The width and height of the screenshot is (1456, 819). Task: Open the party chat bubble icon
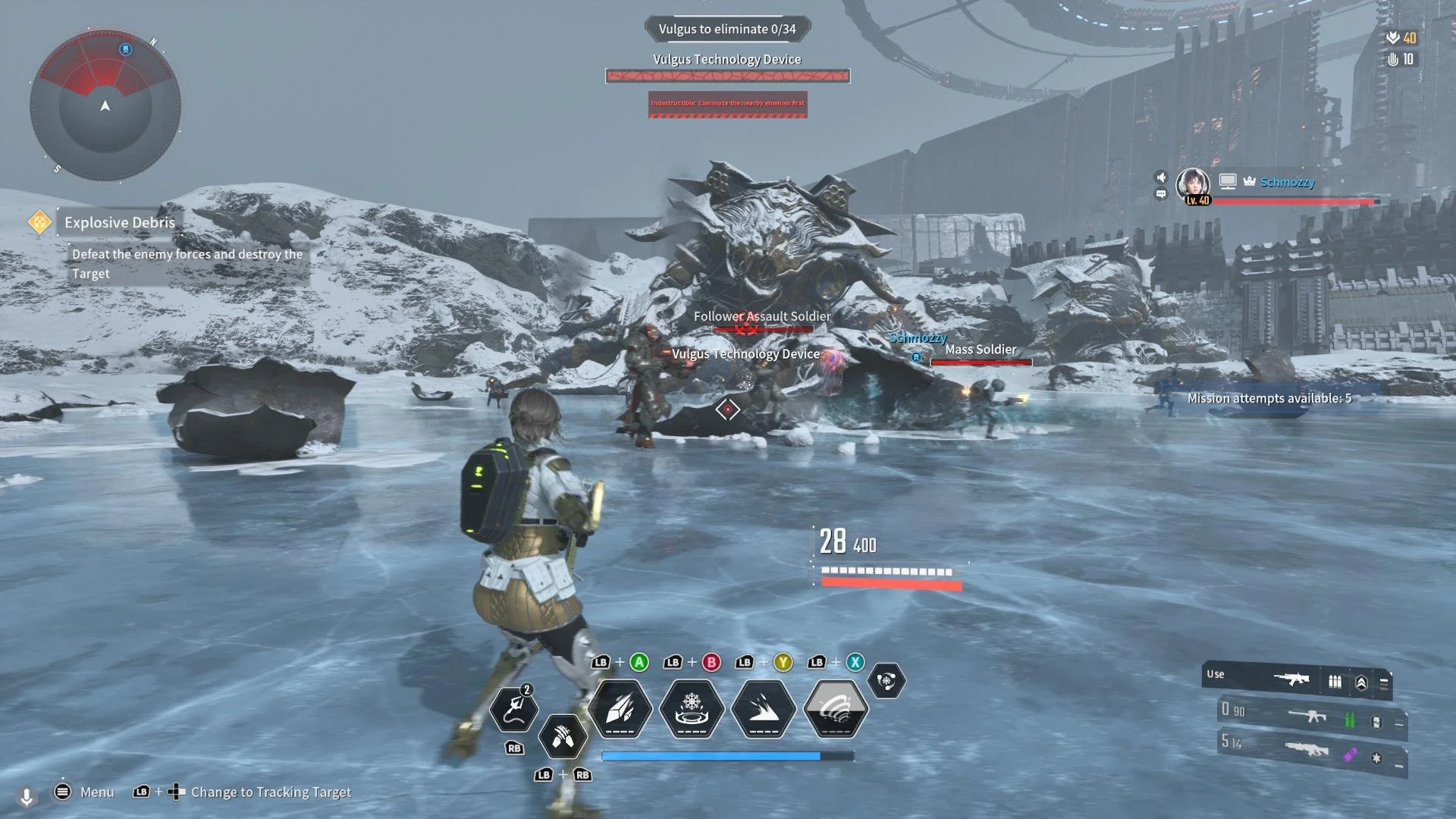point(1161,194)
